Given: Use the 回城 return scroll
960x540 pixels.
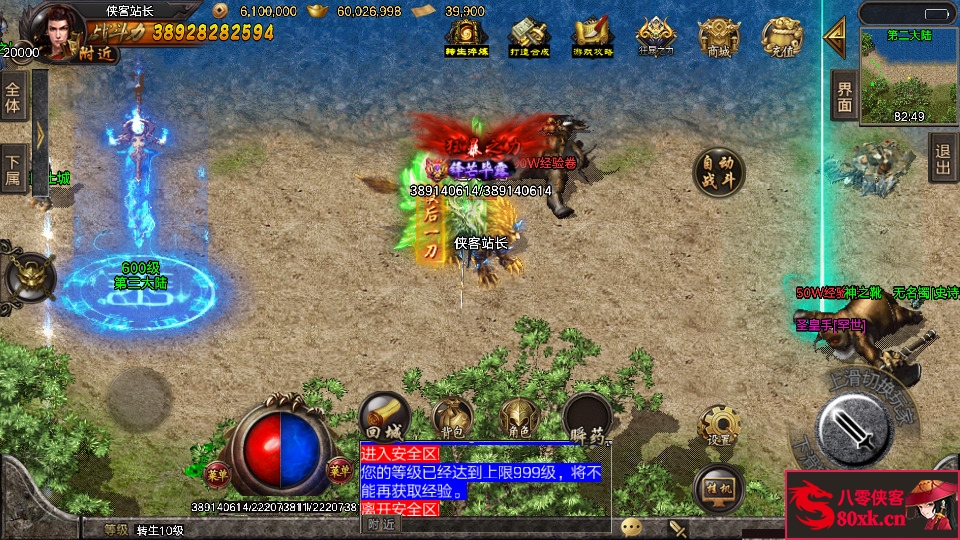Looking at the screenshot, I should click(384, 416).
